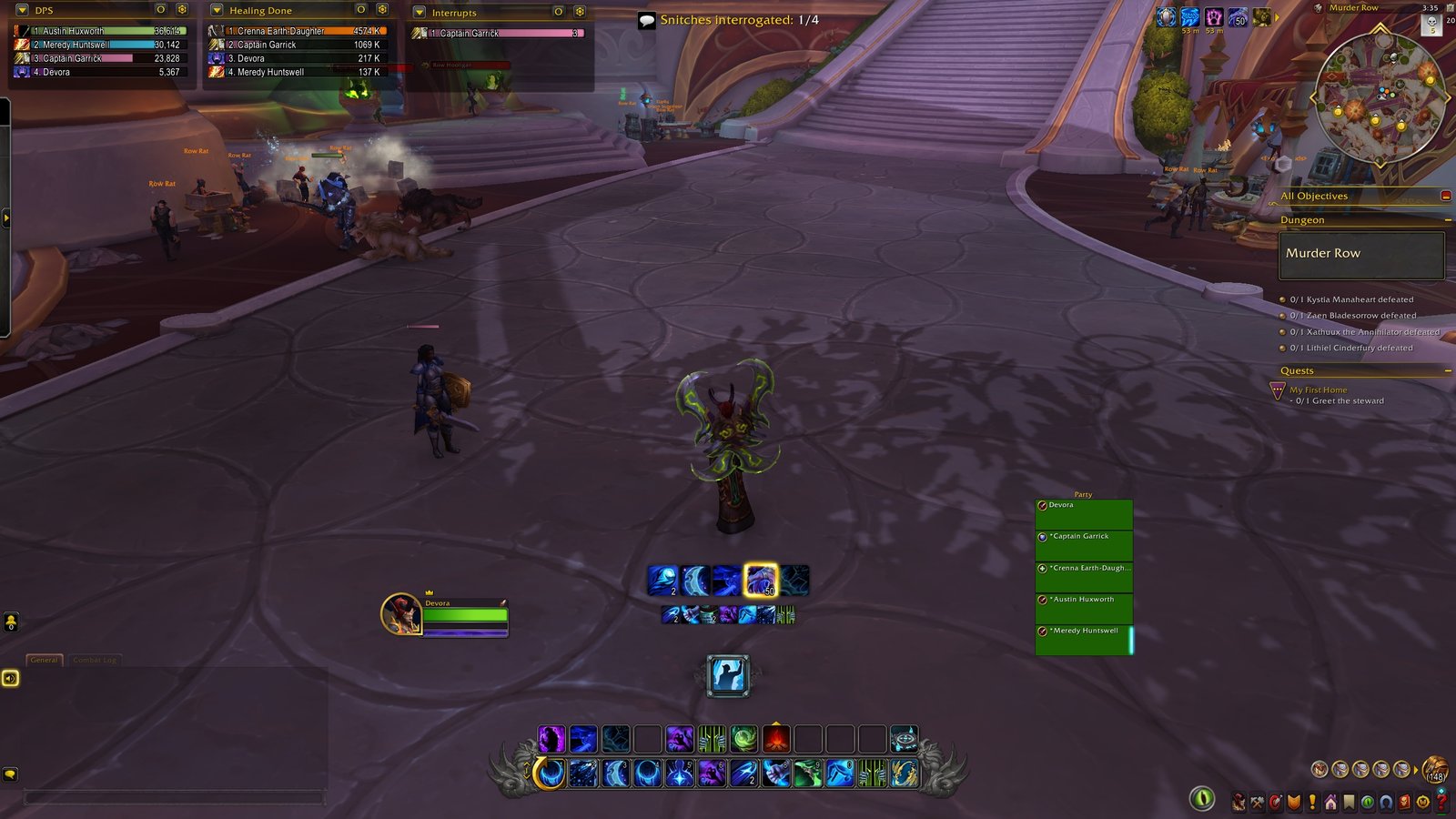Viewport: 1456px width, 819px height.
Task: Open the housing menu with purple house icon
Action: point(1330,803)
